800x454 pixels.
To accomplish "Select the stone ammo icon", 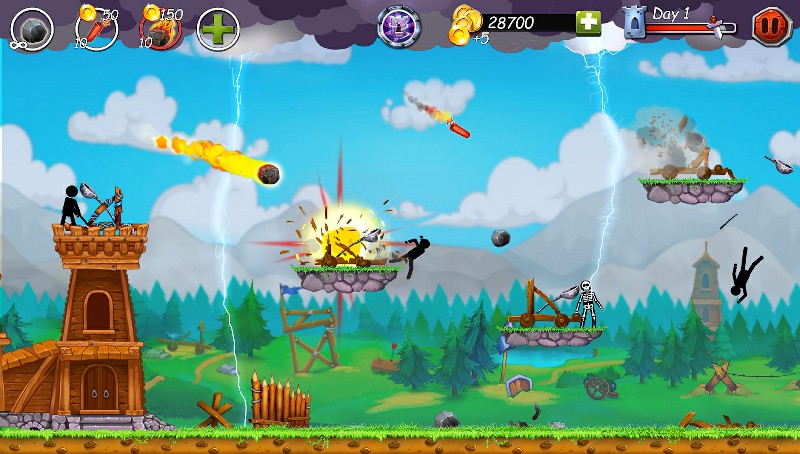I will coord(33,27).
